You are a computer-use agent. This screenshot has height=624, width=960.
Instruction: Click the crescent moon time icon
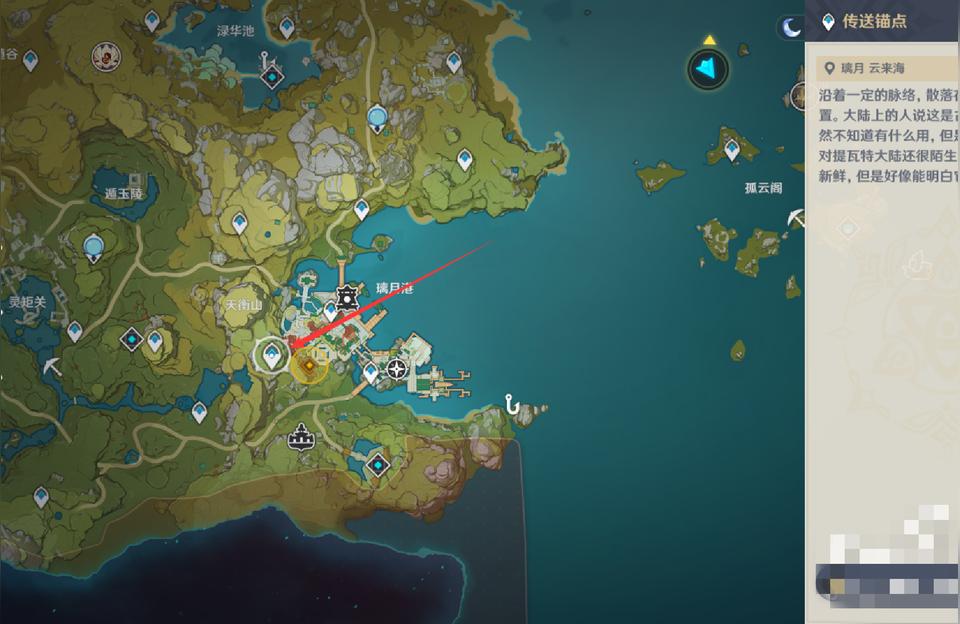792,28
